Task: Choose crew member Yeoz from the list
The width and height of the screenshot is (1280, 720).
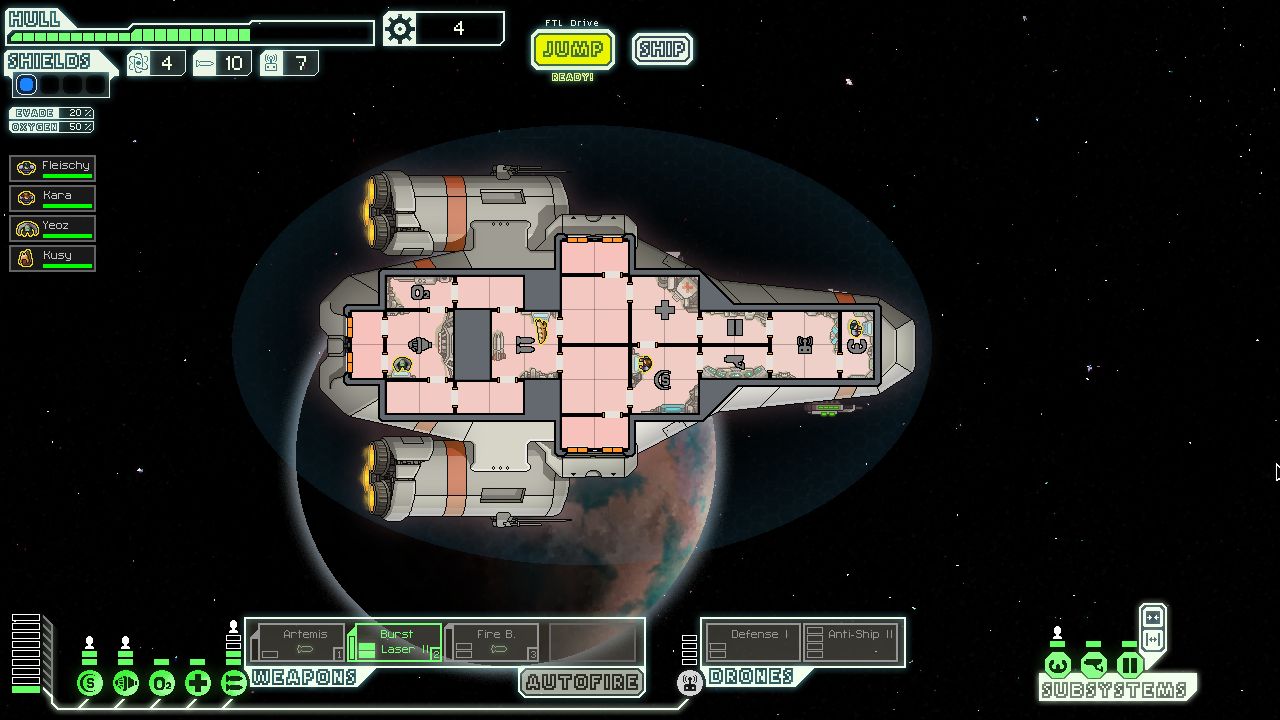Action: click(x=53, y=227)
